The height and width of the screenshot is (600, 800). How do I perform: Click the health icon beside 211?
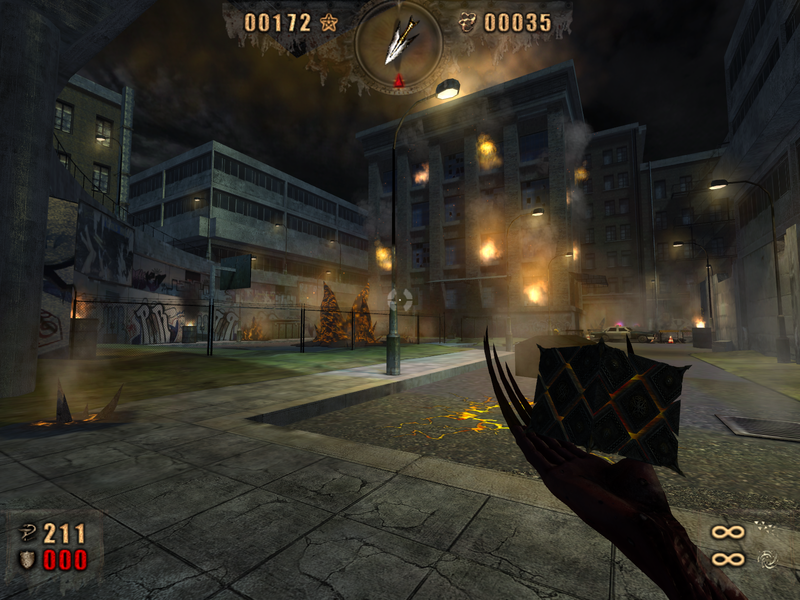click(x=27, y=533)
